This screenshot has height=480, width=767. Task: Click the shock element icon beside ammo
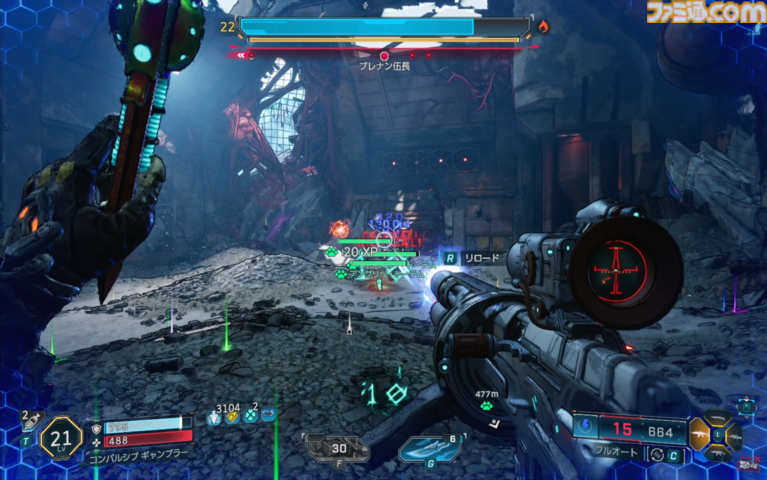click(585, 427)
